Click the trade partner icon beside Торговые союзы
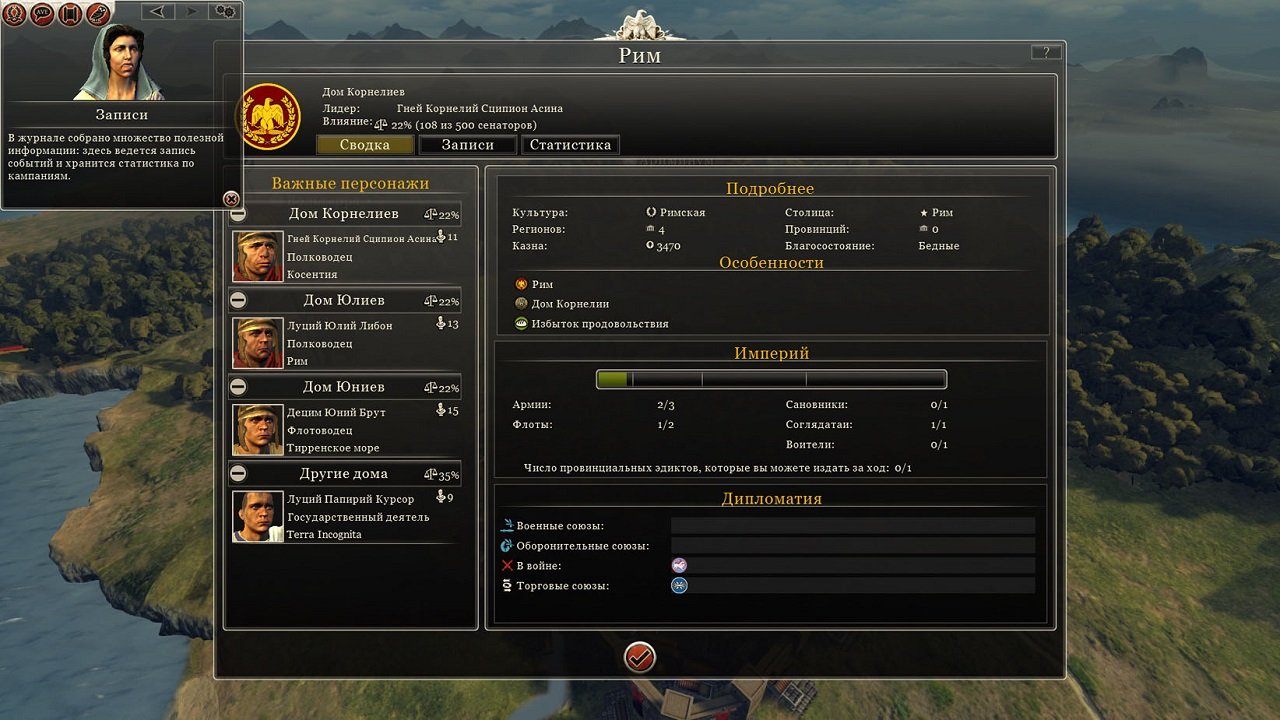Image resolution: width=1280 pixels, height=720 pixels. 679,586
